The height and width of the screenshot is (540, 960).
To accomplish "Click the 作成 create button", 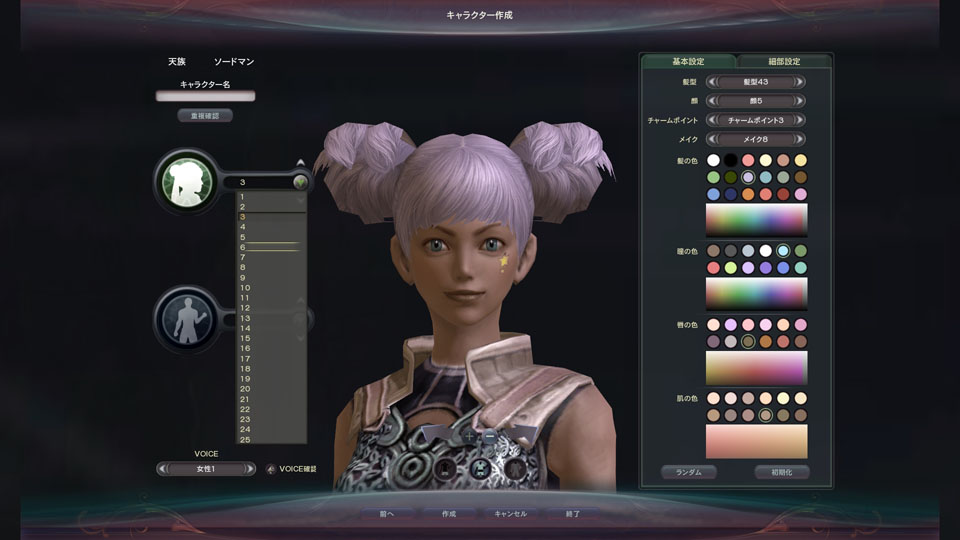I will (x=449, y=514).
